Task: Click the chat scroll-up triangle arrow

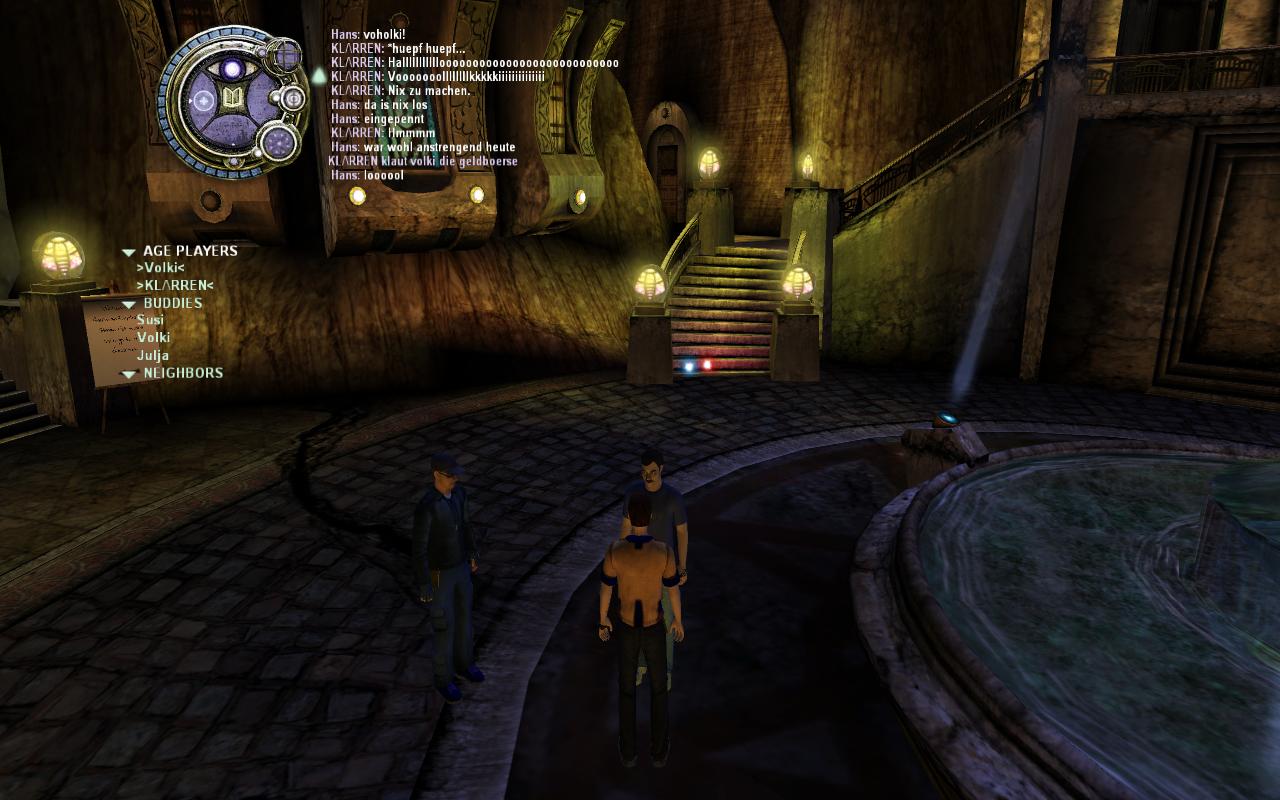Action: click(x=318, y=75)
